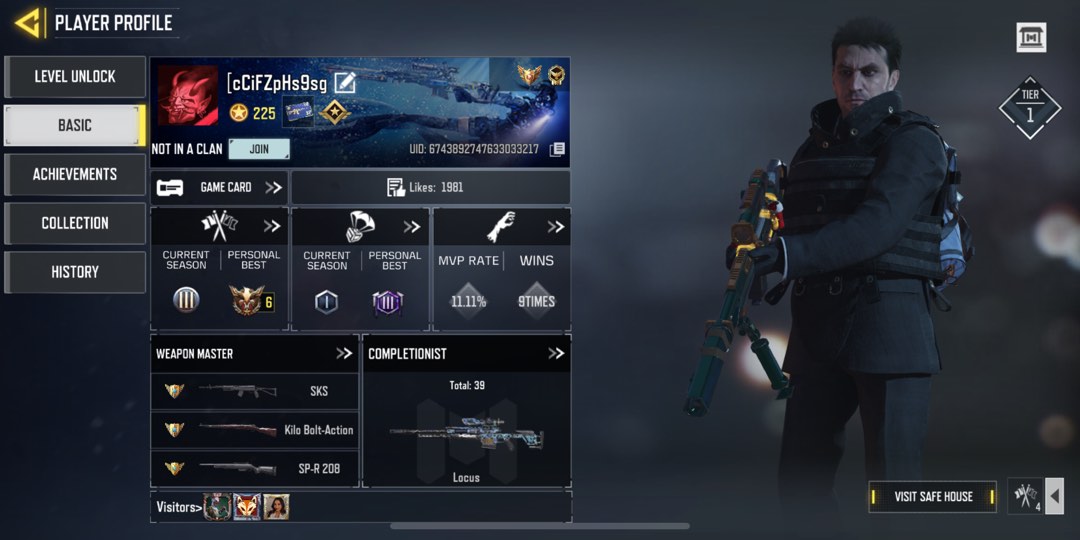Select the Collection tab

(75, 223)
